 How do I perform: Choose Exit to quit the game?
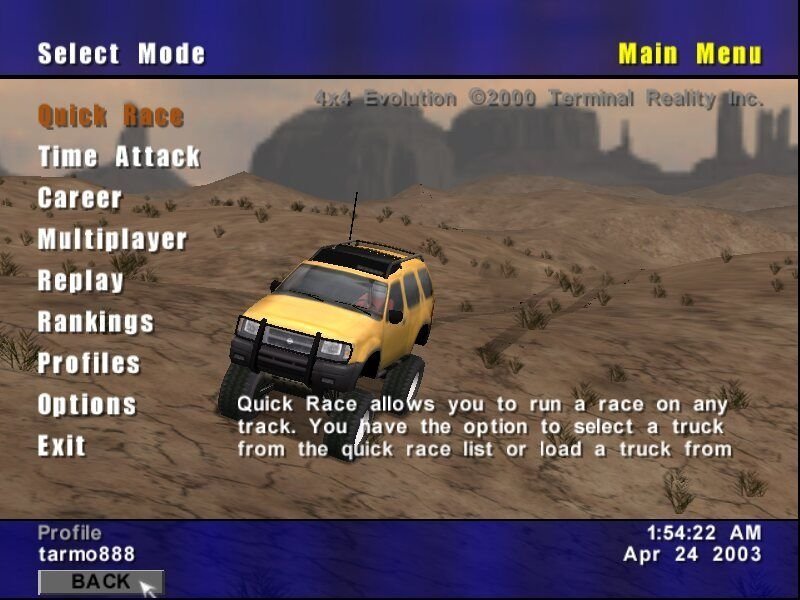(62, 446)
